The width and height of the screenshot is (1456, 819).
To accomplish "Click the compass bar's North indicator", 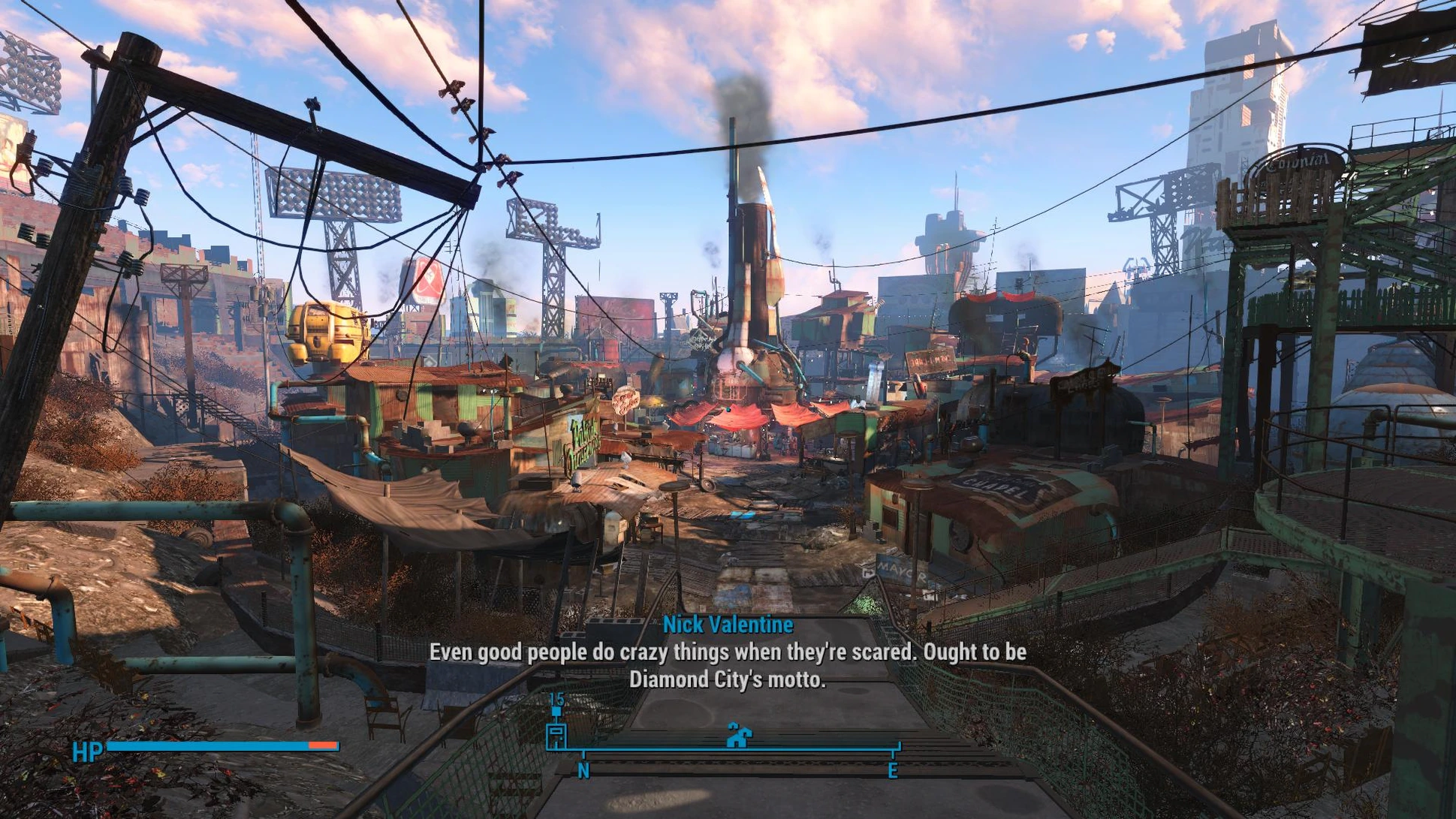I will (583, 770).
